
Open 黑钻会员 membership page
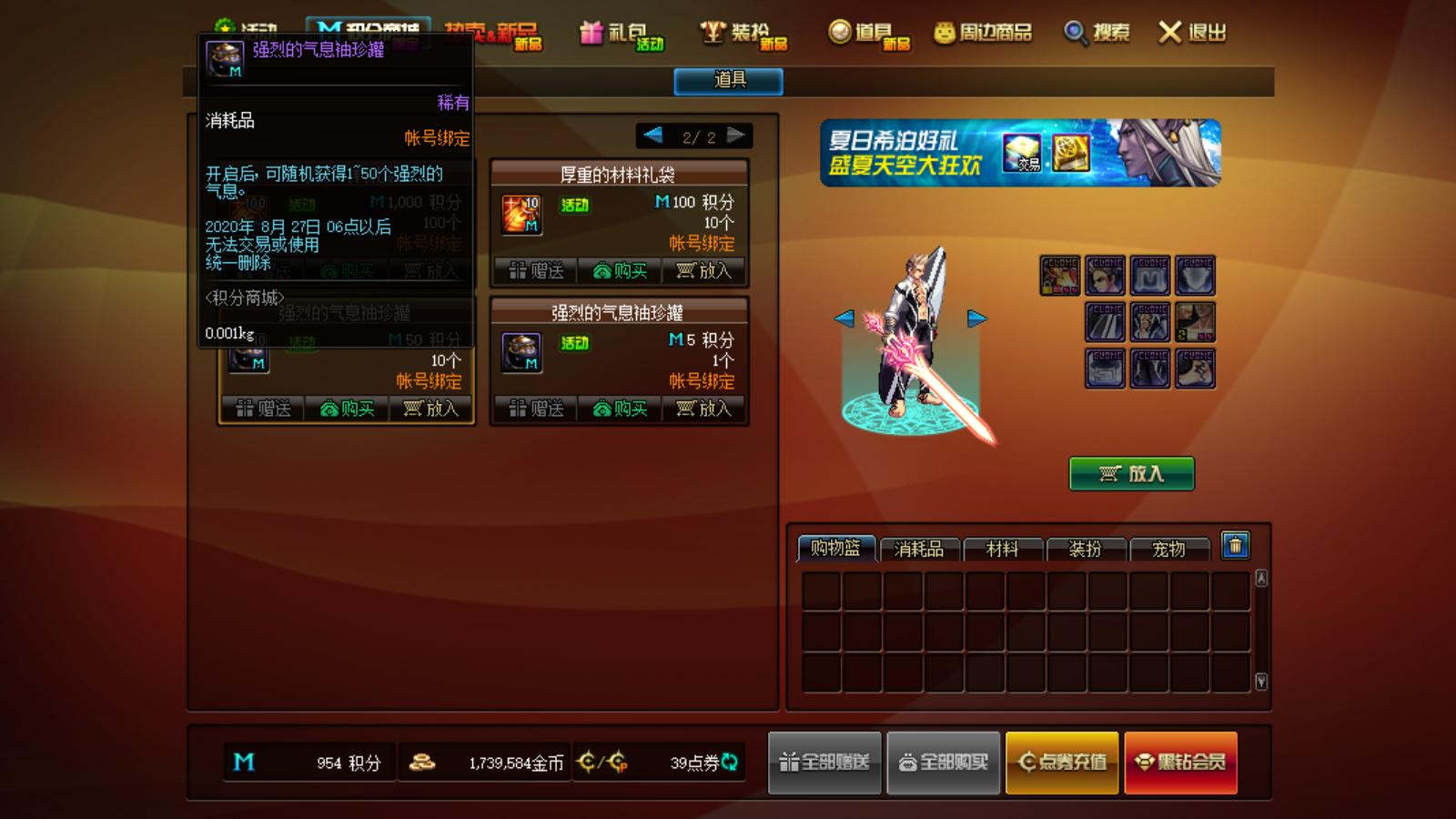[x=1180, y=763]
